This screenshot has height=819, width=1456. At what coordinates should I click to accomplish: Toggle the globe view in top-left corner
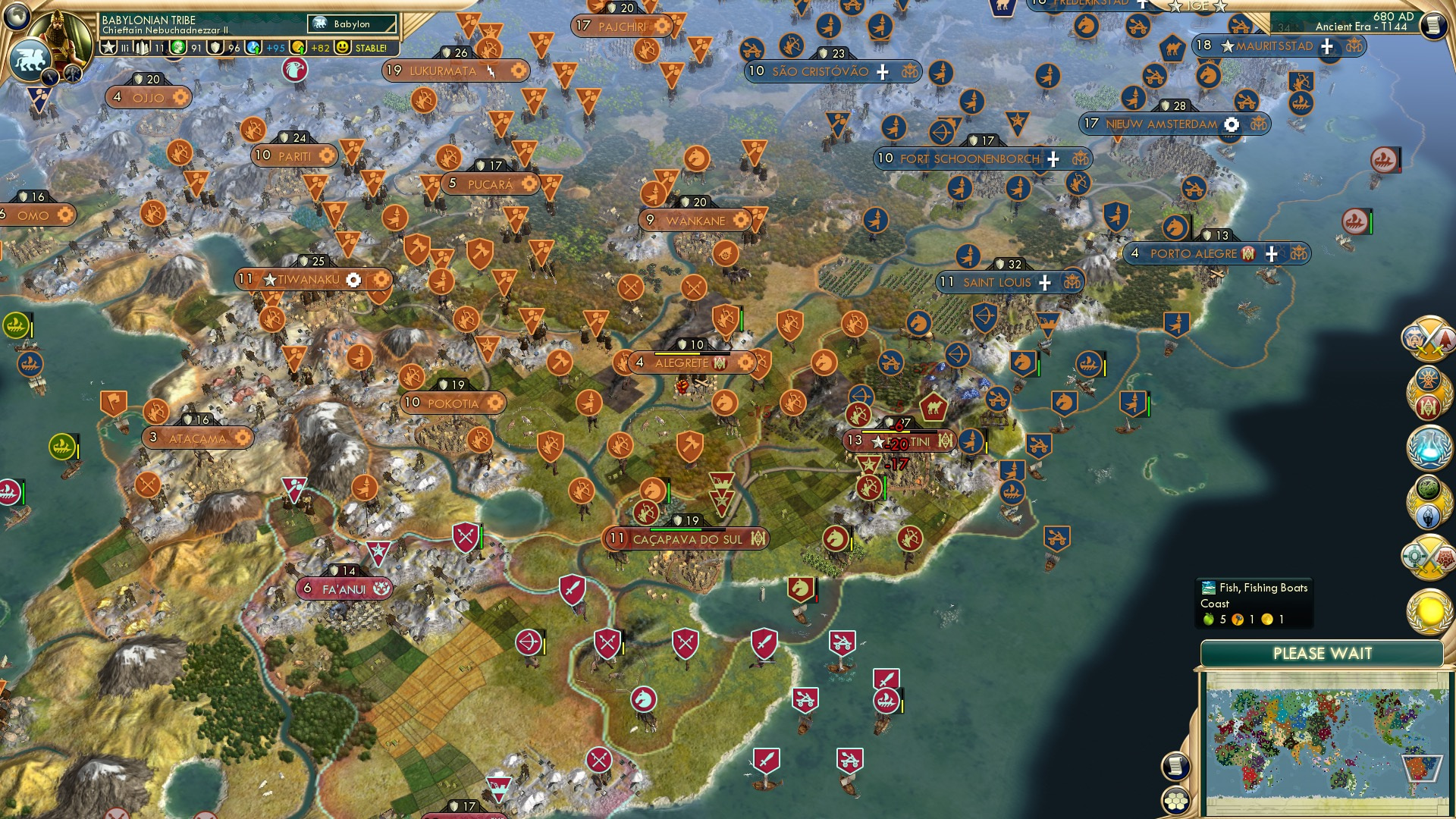pos(15,15)
